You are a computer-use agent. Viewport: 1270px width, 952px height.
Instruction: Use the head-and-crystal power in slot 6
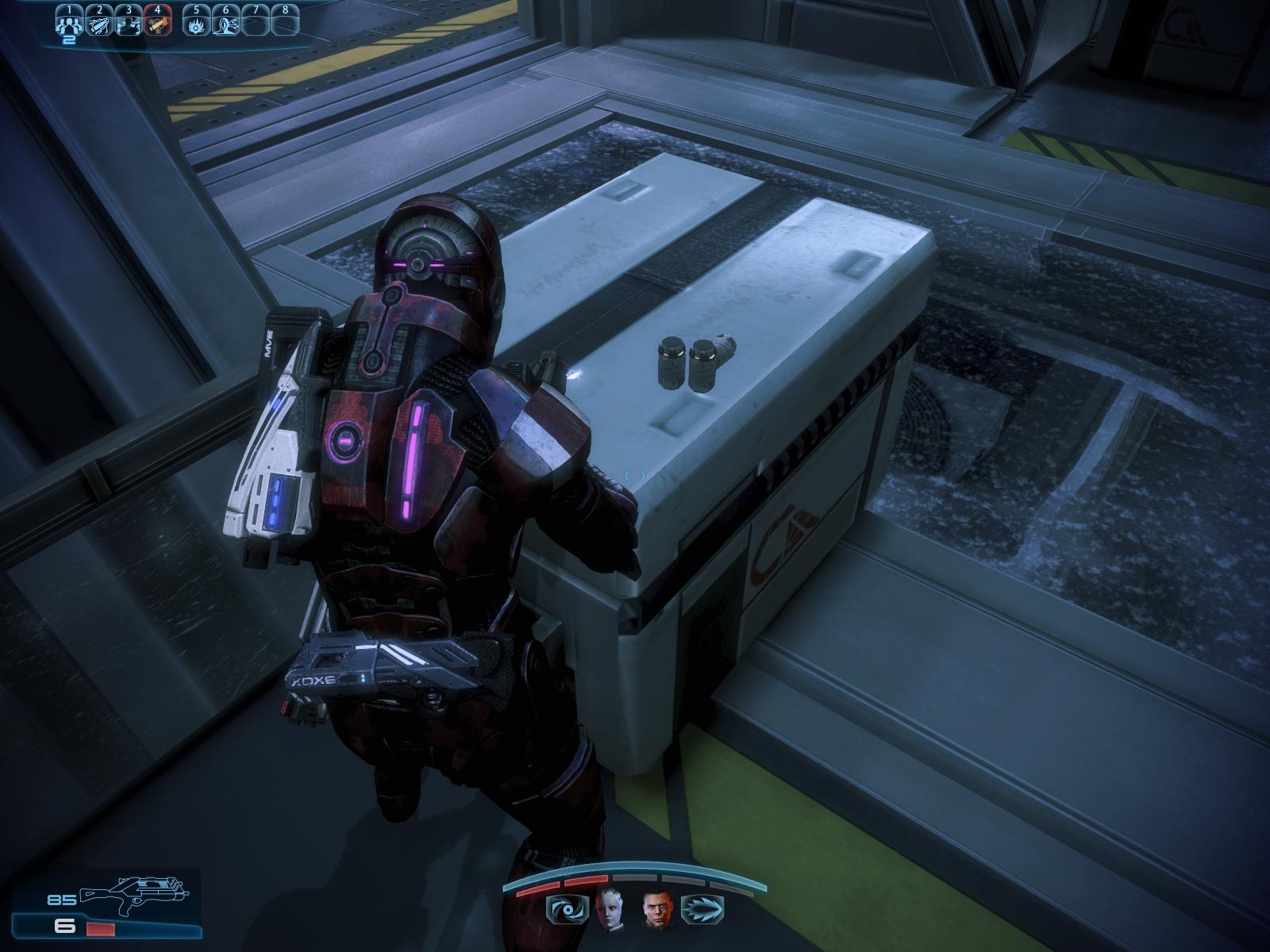(225, 25)
